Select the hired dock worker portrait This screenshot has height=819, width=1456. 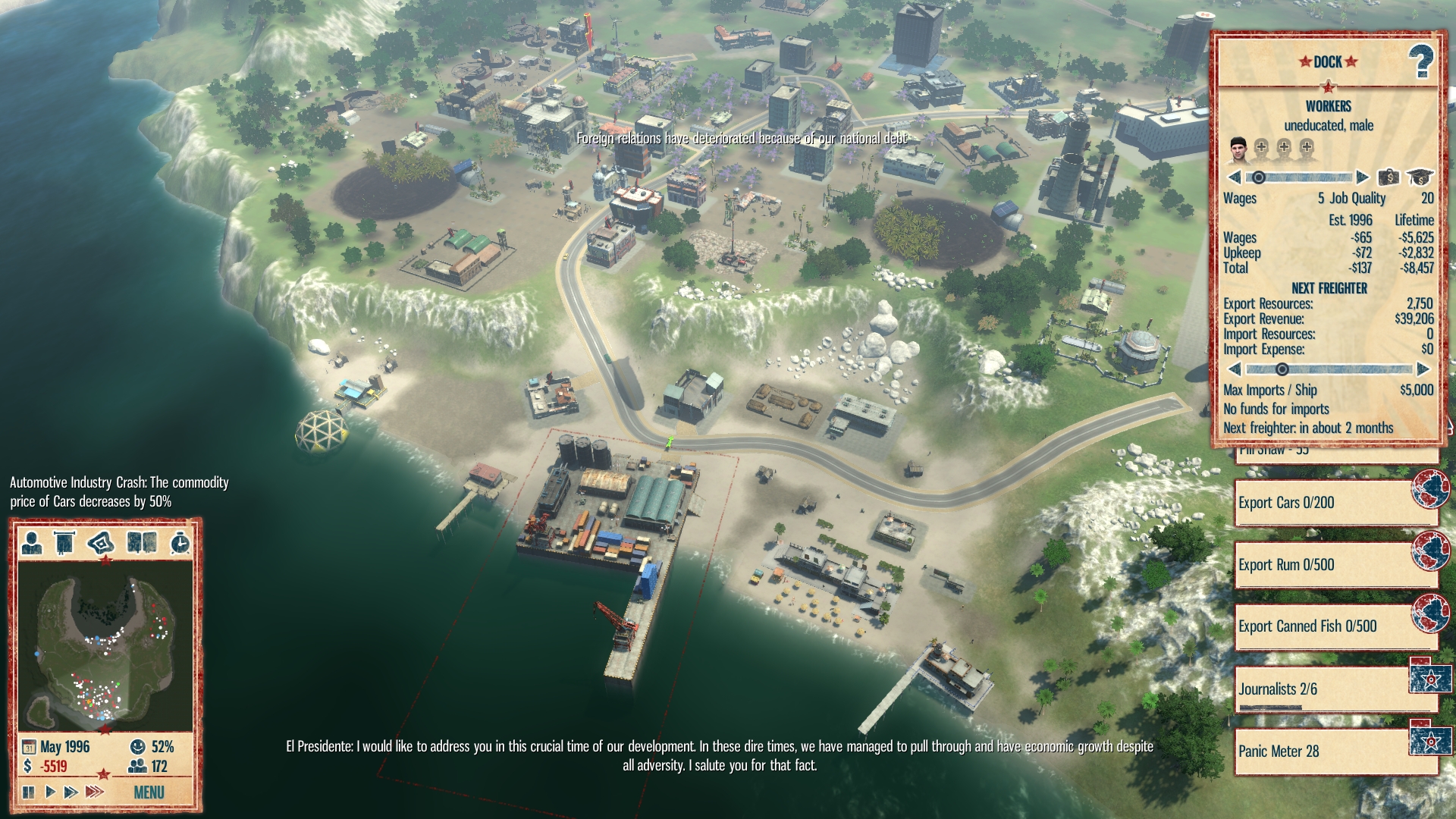(x=1238, y=148)
